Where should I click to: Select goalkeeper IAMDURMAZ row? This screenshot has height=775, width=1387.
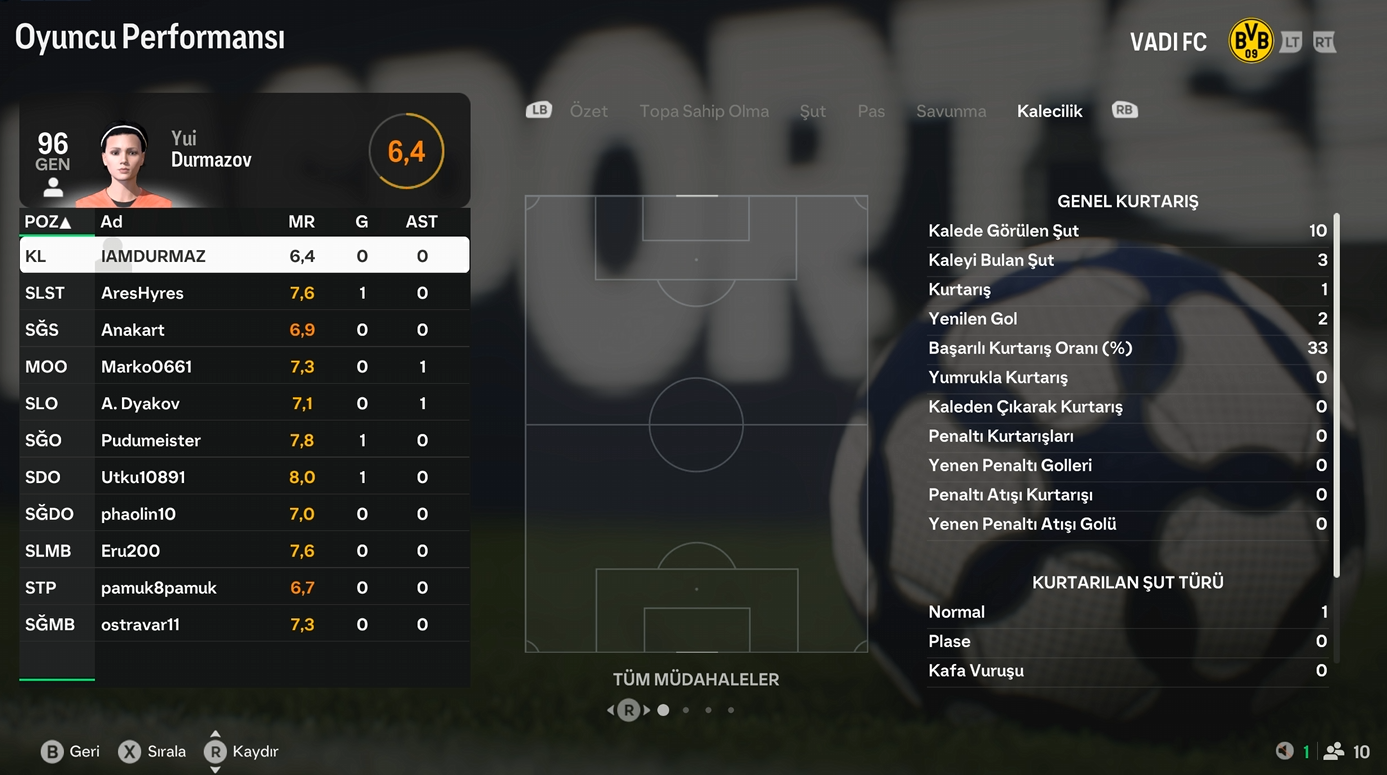tap(244, 256)
